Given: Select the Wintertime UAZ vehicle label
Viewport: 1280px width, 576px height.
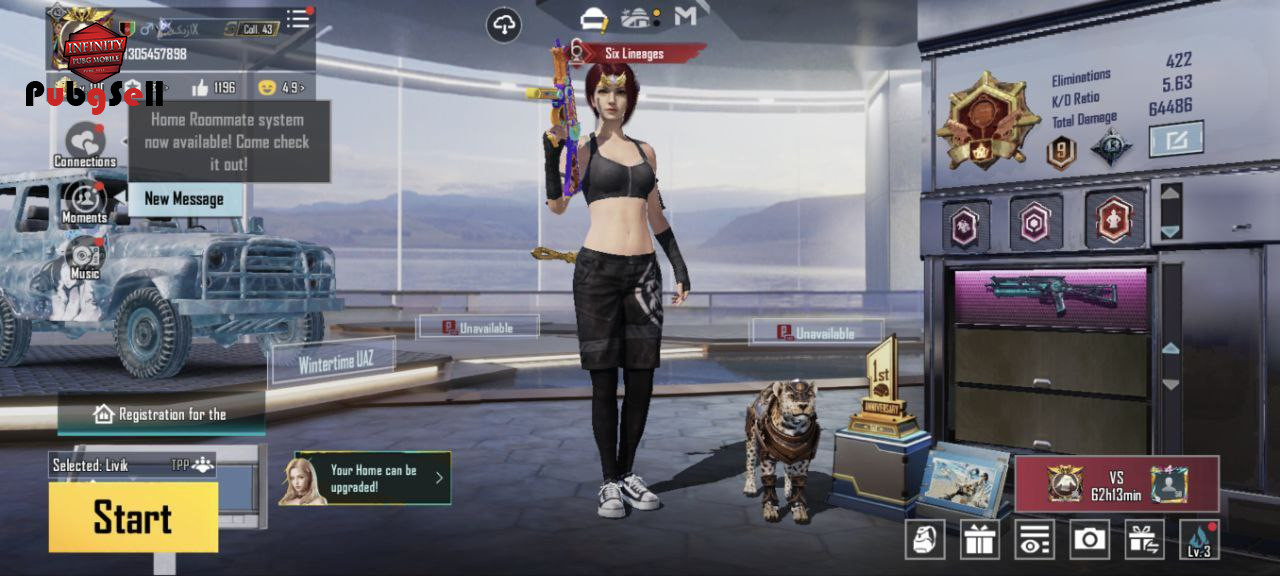Looking at the screenshot, I should coord(335,361).
